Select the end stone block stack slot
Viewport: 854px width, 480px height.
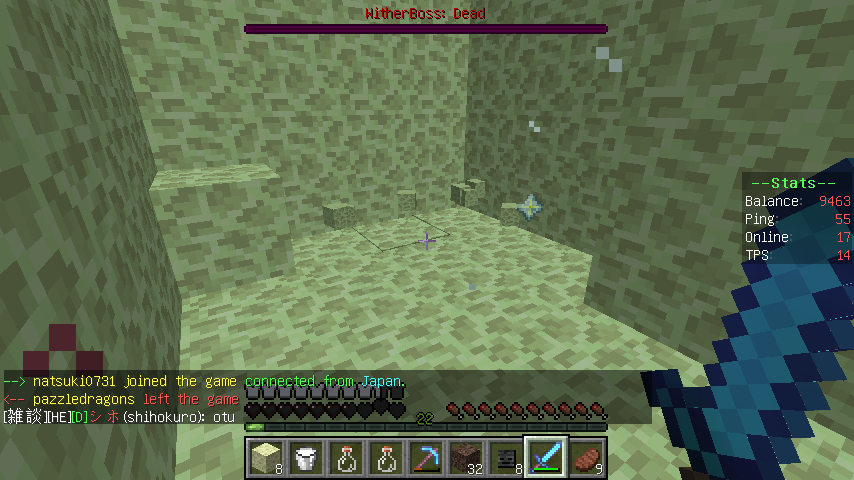tap(265, 458)
